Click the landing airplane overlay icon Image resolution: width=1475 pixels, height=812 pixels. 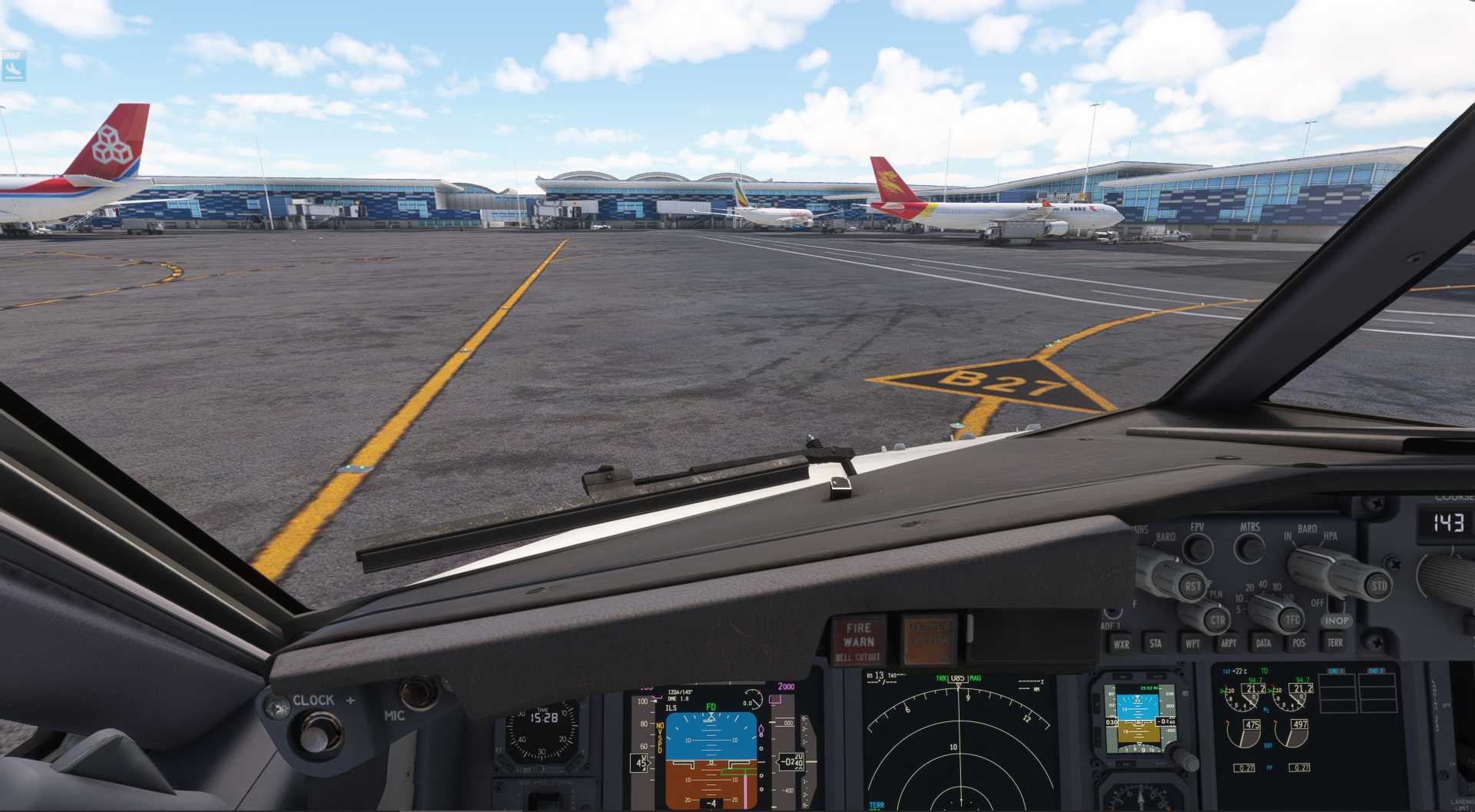pos(13,66)
